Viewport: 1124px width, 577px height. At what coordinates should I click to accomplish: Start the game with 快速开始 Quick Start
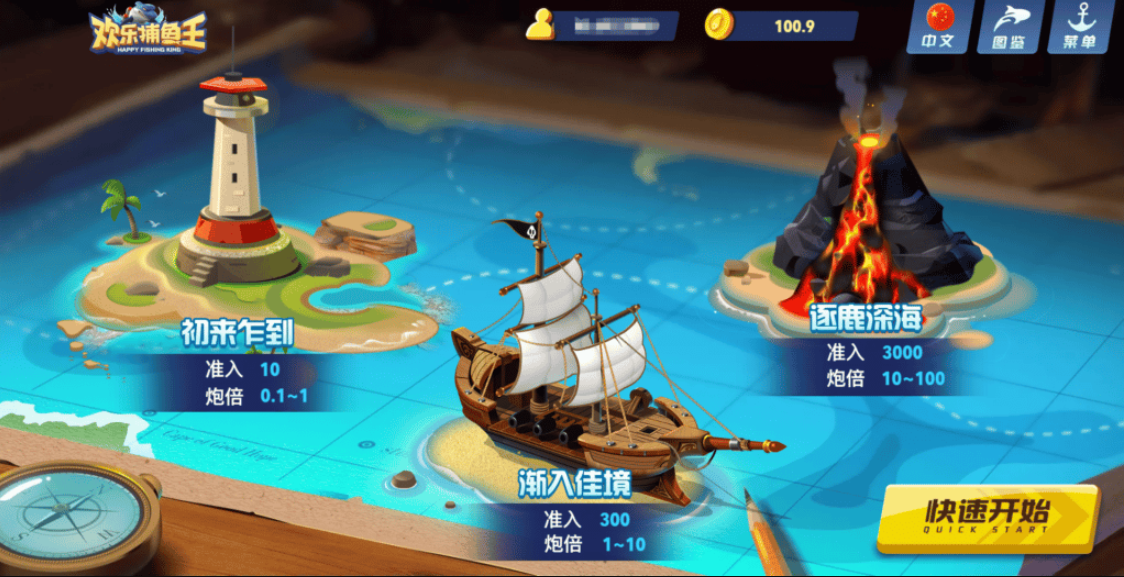(x=986, y=517)
